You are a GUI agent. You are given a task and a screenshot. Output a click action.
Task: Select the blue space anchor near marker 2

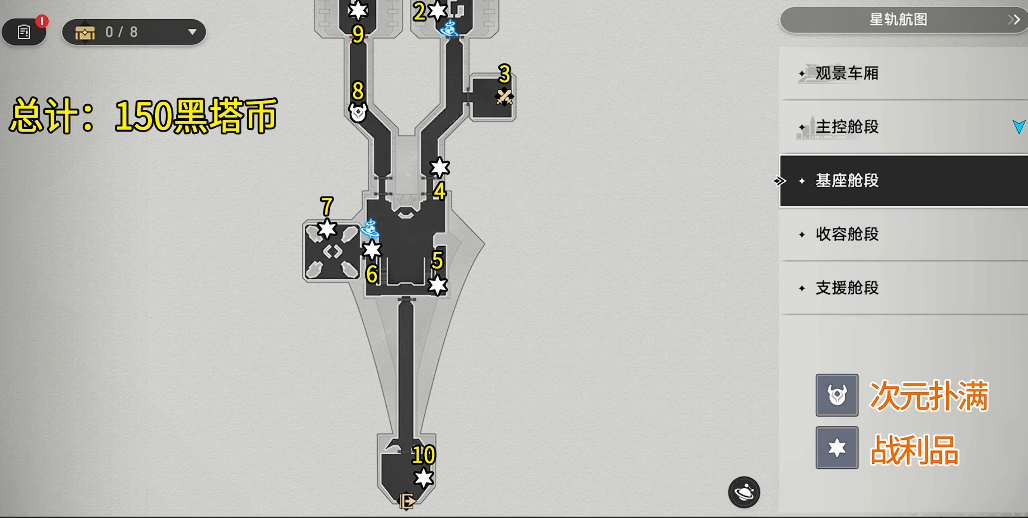[x=451, y=28]
